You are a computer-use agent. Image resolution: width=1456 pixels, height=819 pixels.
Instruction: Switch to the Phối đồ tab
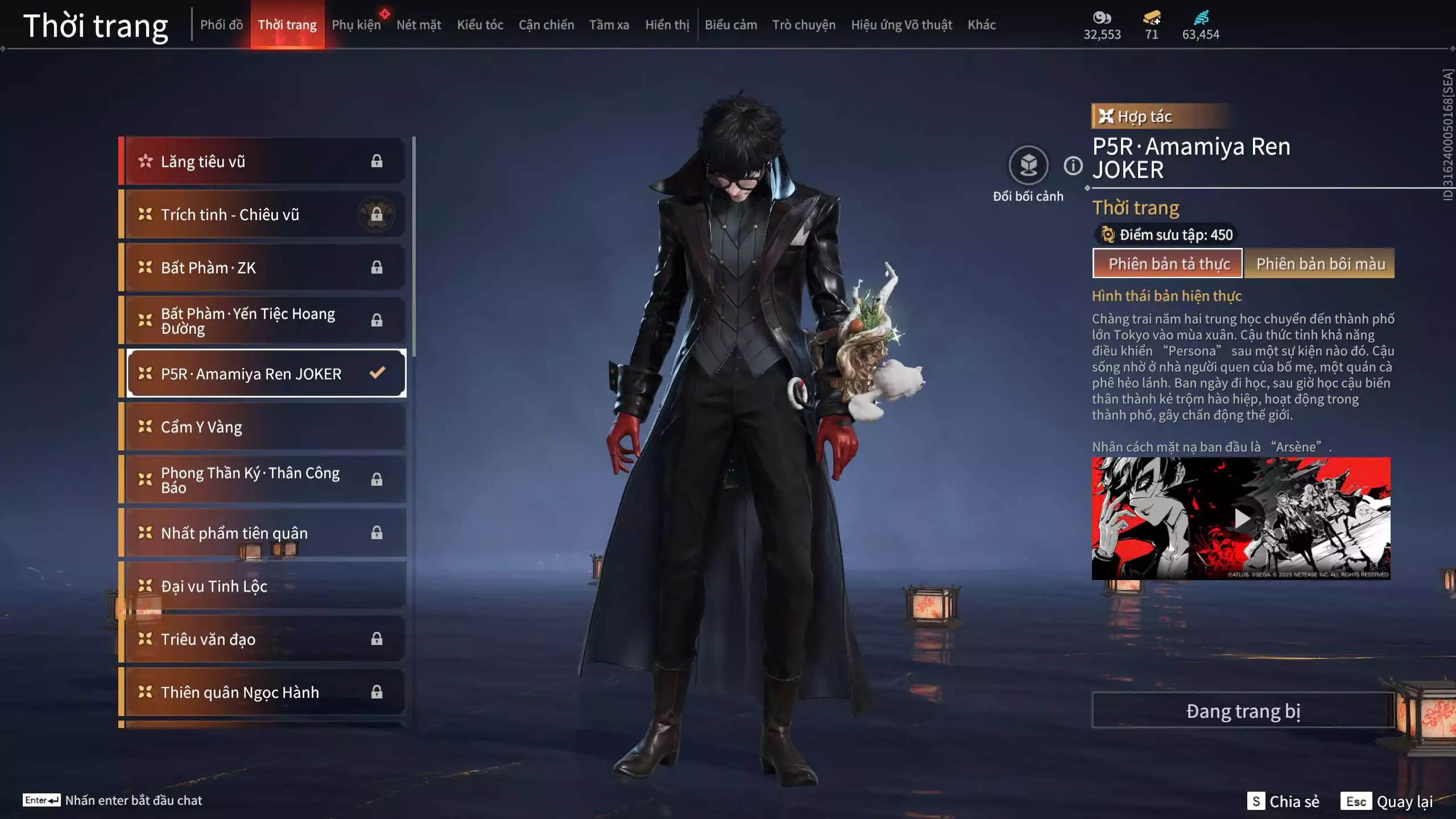221,25
